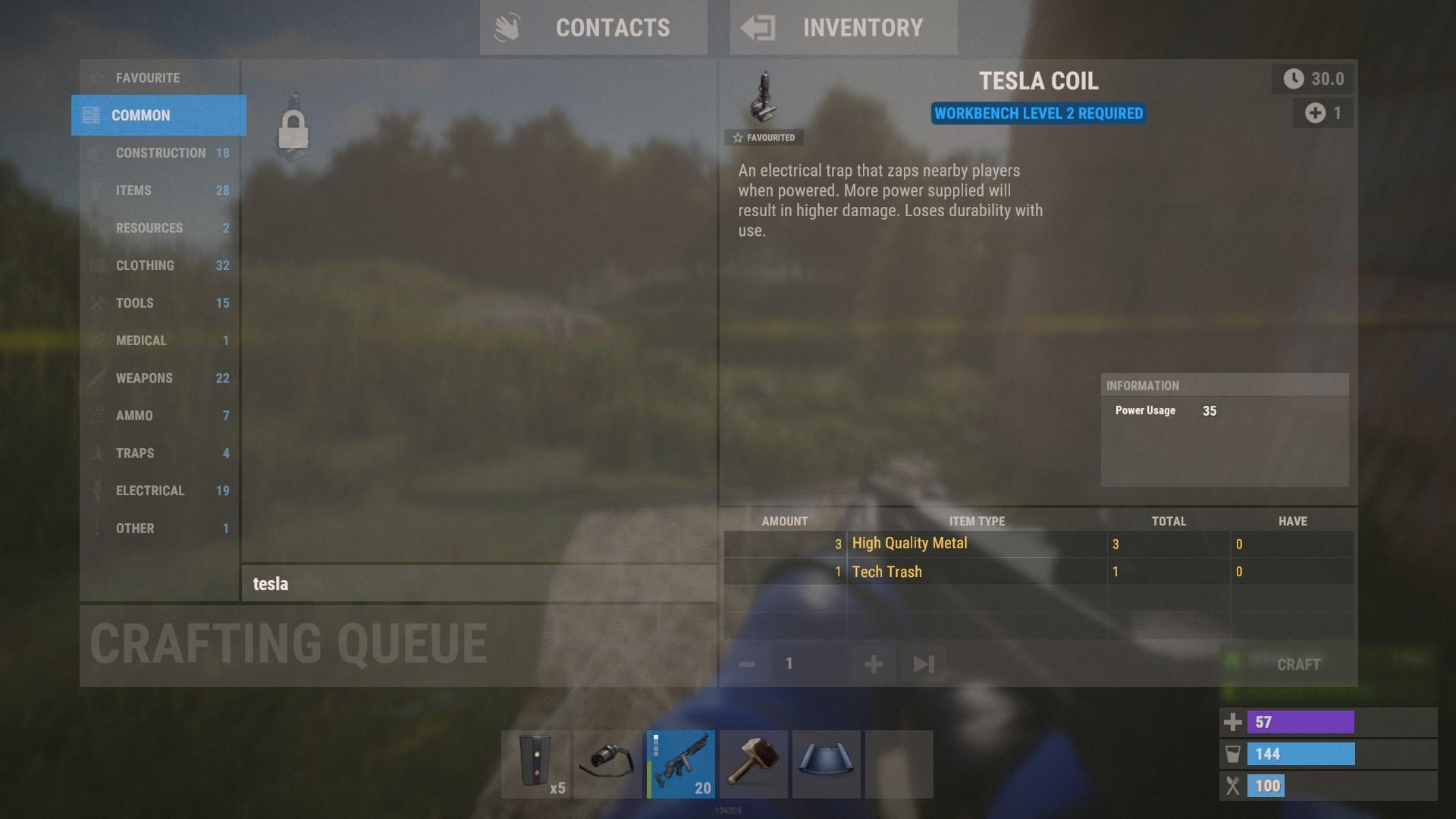Screen dimensions: 1456x819
Task: Open the Clothing category icon
Action: (97, 265)
